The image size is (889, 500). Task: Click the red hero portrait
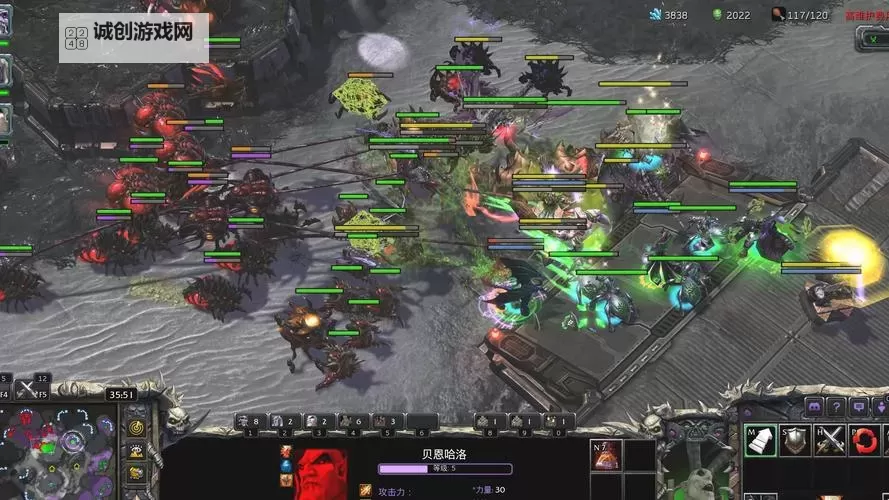(319, 474)
